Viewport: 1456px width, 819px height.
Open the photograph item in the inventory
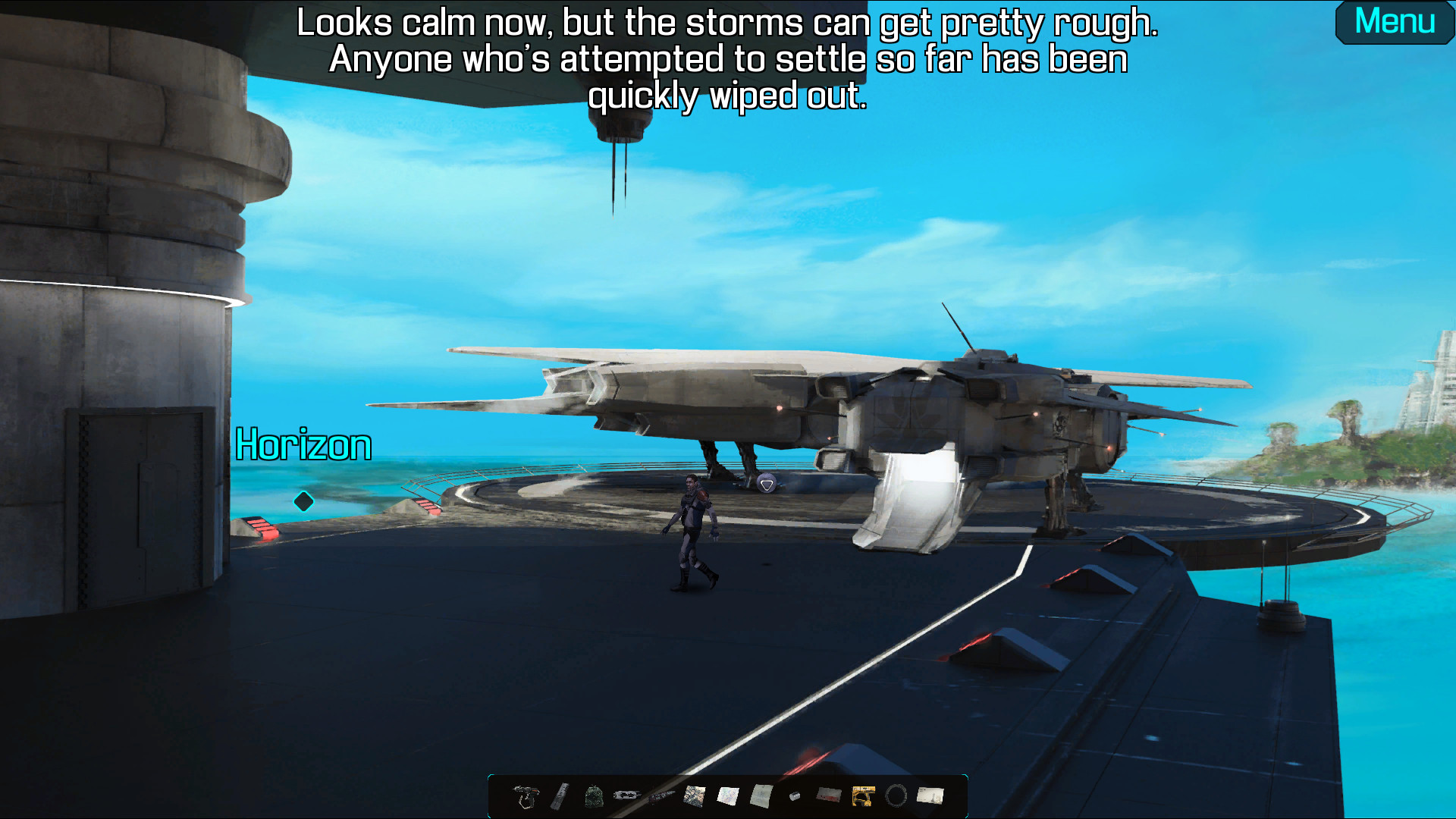pos(693,795)
